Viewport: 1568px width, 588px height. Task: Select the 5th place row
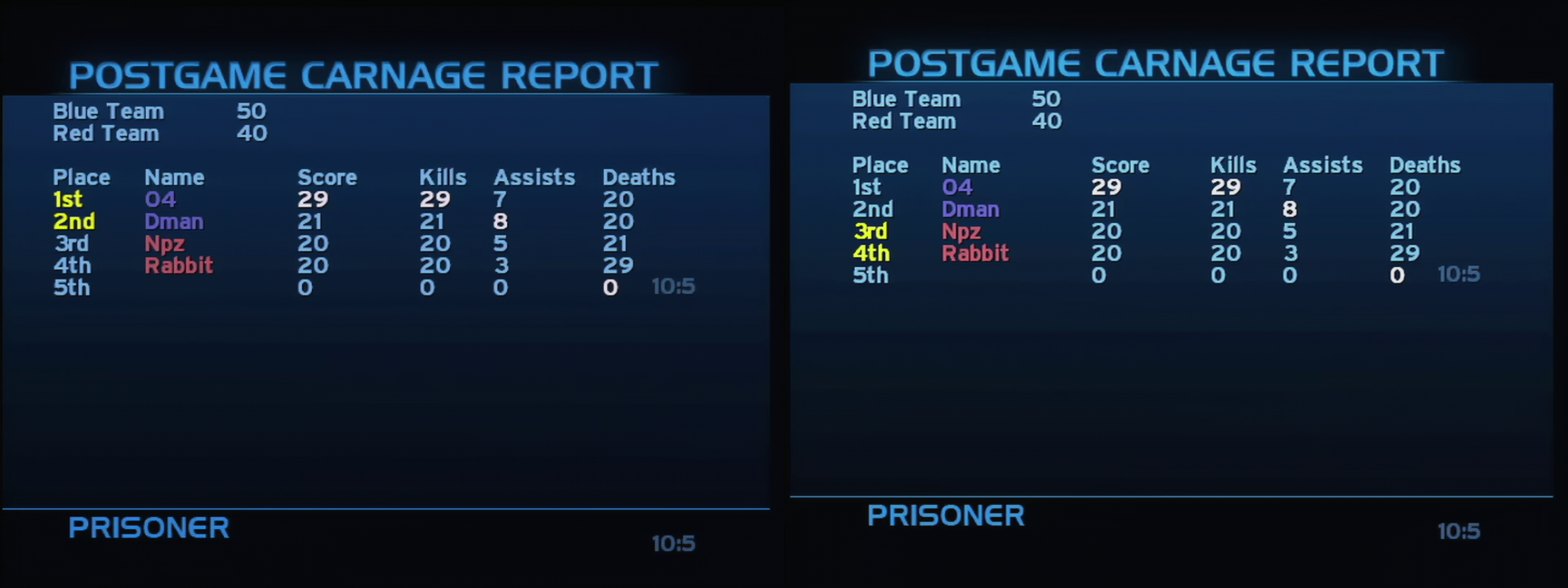pyautogui.click(x=73, y=287)
